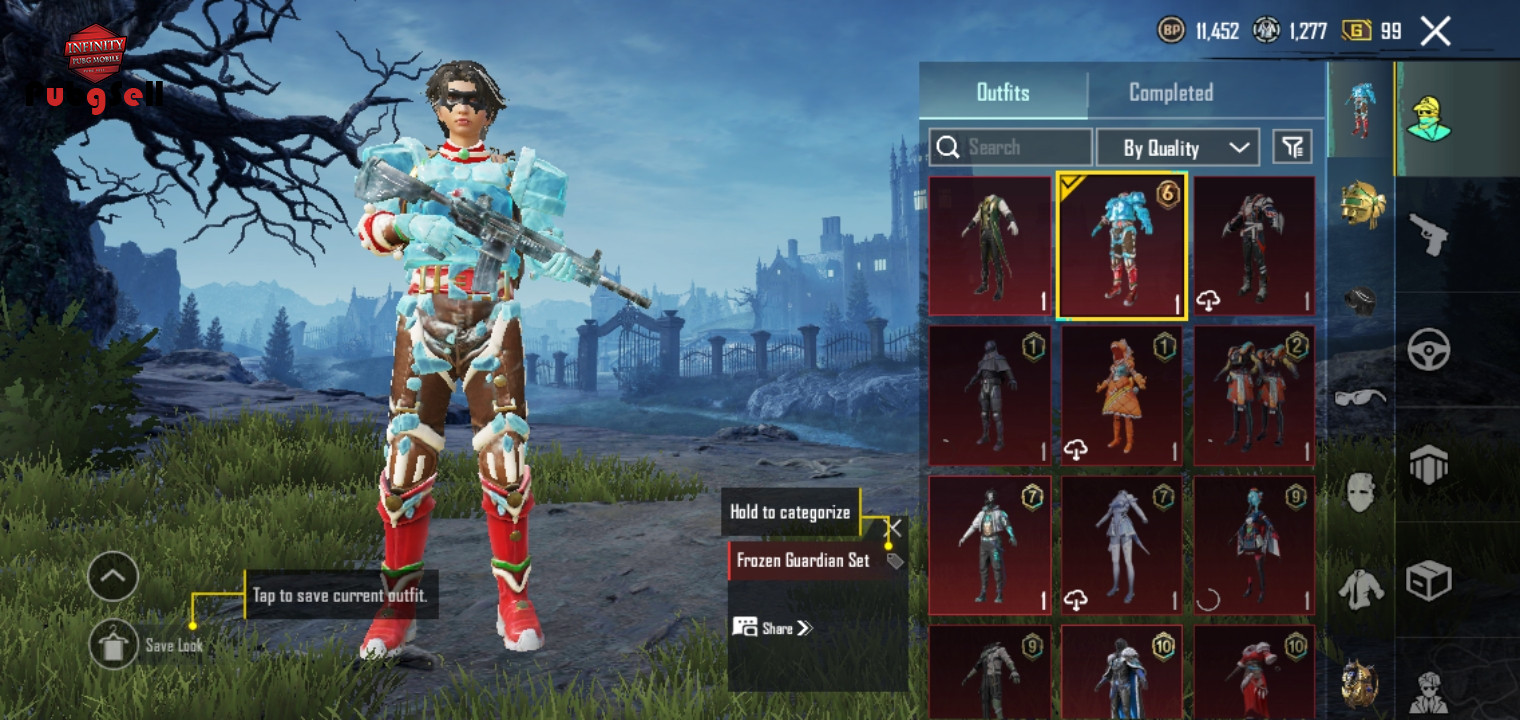The image size is (1520, 720).
Task: Open the steering wheel vehicle category
Action: 1428,349
